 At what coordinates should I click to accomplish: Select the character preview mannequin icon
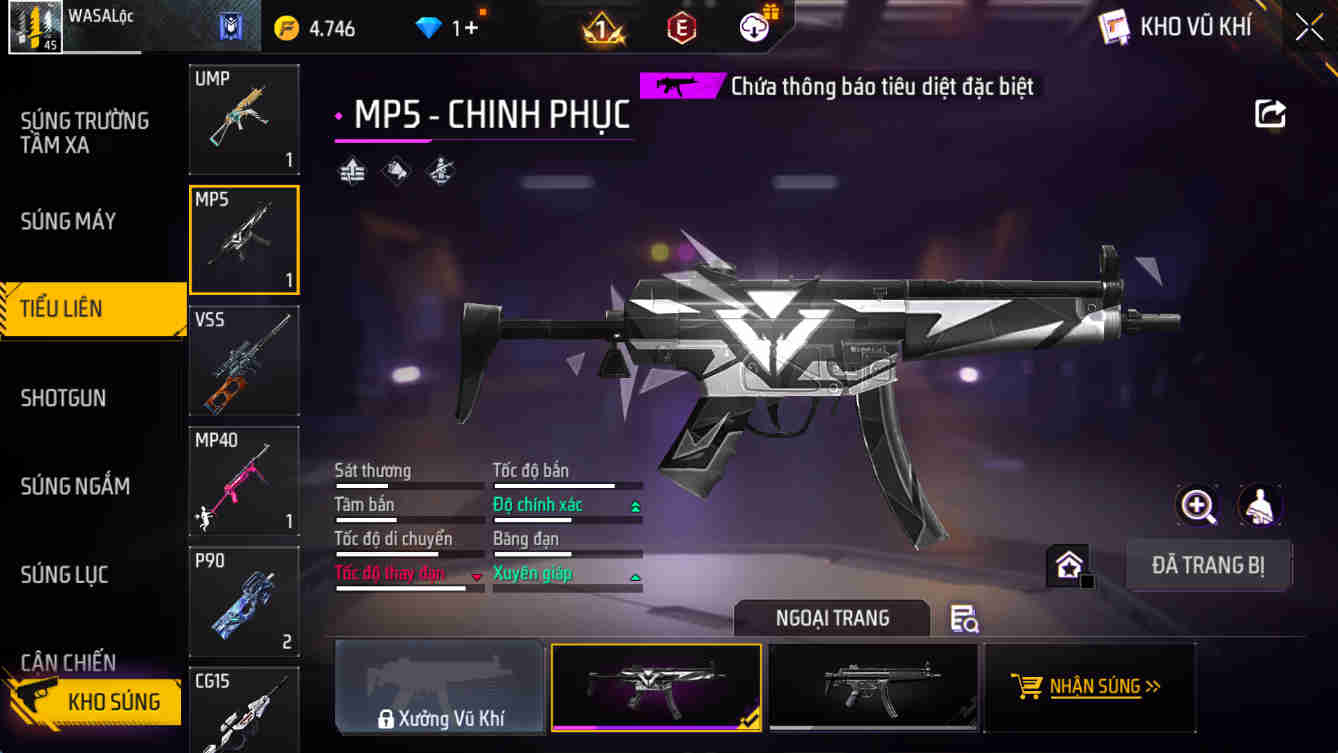click(1259, 506)
